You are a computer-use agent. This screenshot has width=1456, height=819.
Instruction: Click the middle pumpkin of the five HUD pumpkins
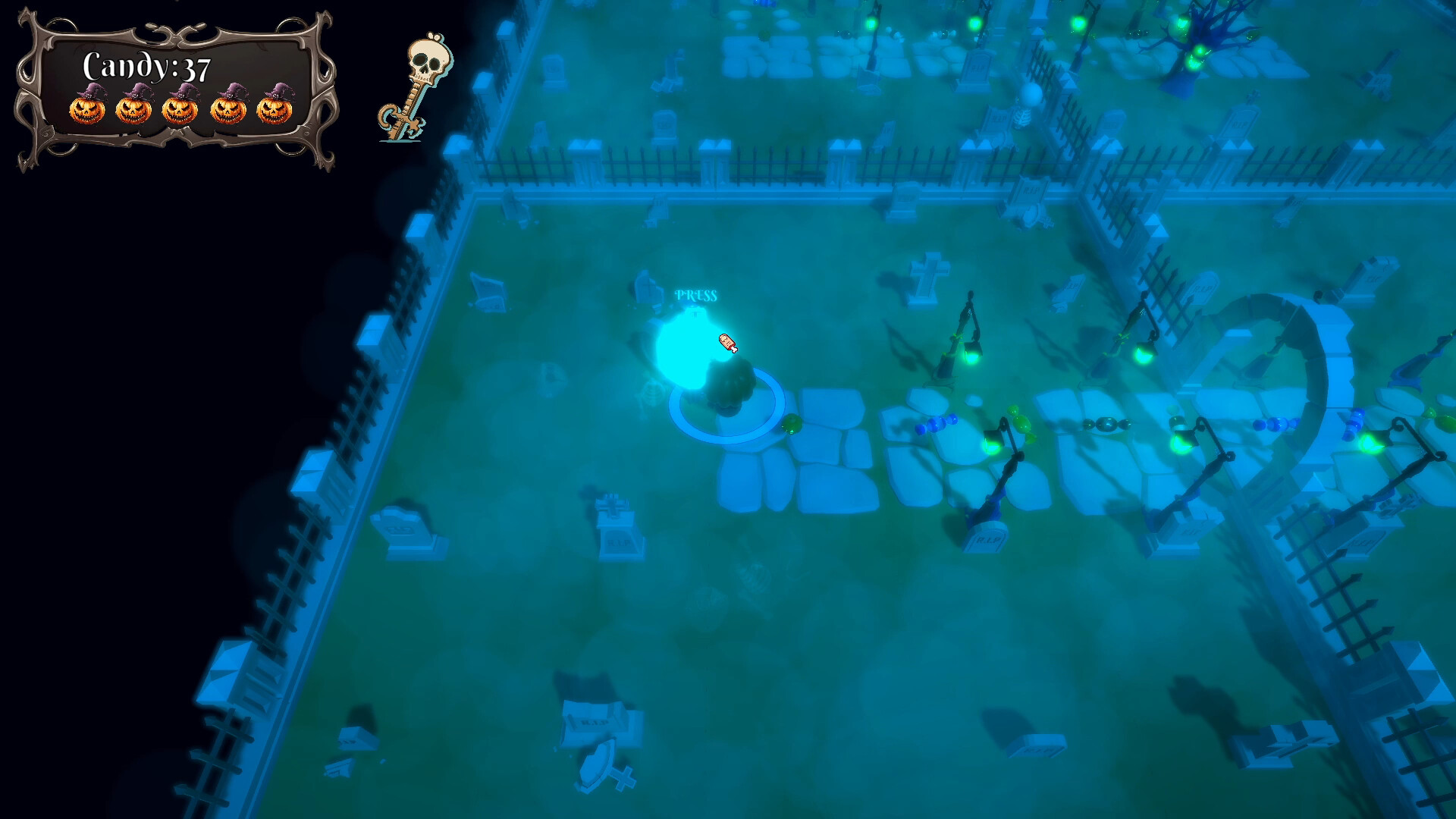181,109
